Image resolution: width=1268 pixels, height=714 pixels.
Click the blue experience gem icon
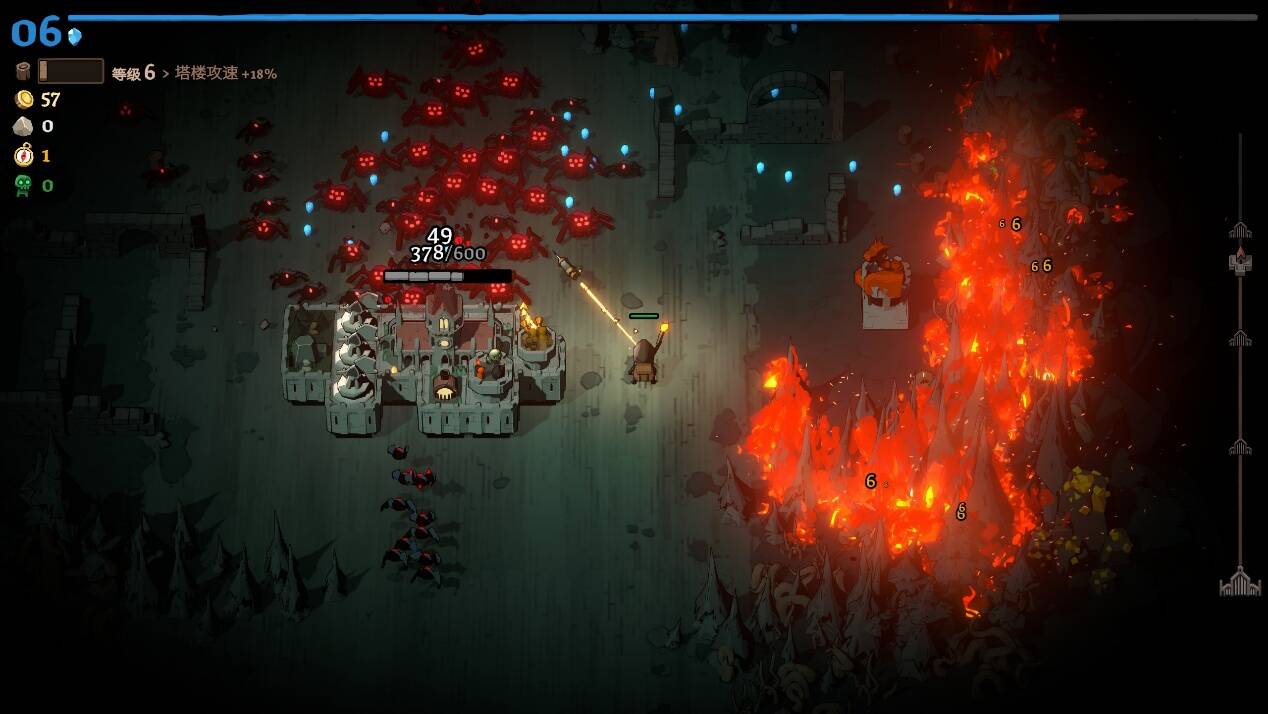click(75, 36)
